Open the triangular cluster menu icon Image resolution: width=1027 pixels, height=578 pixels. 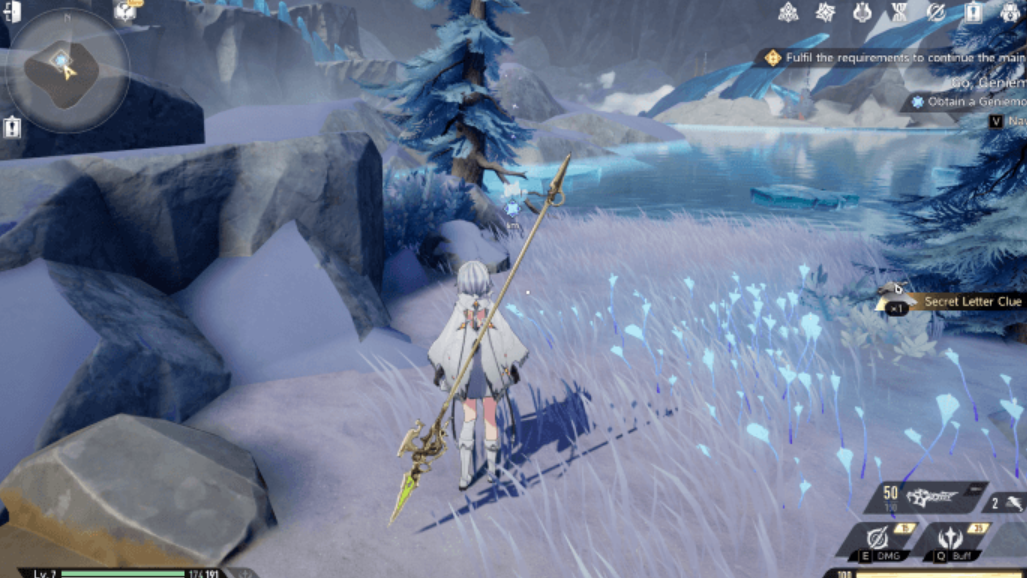(x=789, y=13)
